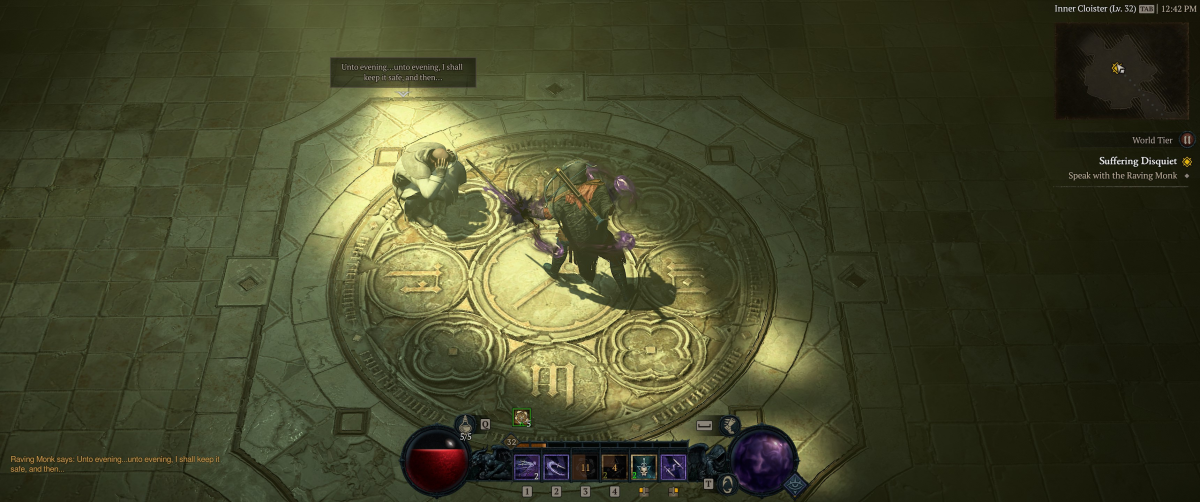The image size is (1200, 502).
Task: Click the evade boot icon
Action: pyautogui.click(x=730, y=424)
